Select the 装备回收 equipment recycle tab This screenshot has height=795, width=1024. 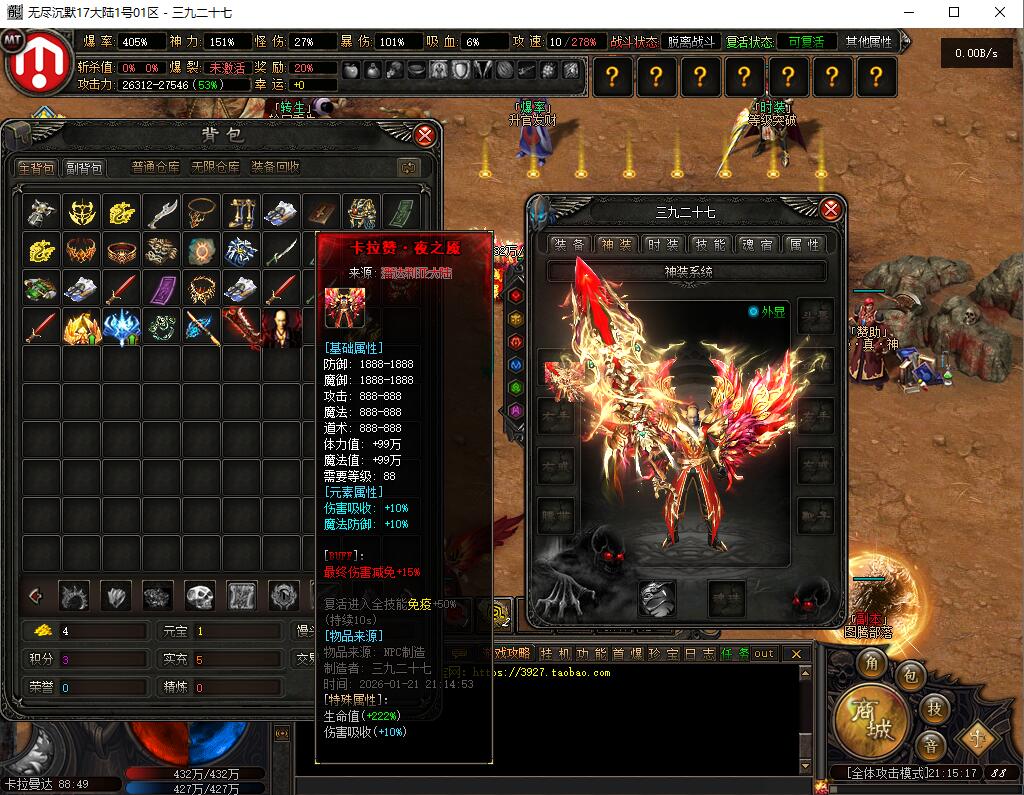tap(275, 168)
